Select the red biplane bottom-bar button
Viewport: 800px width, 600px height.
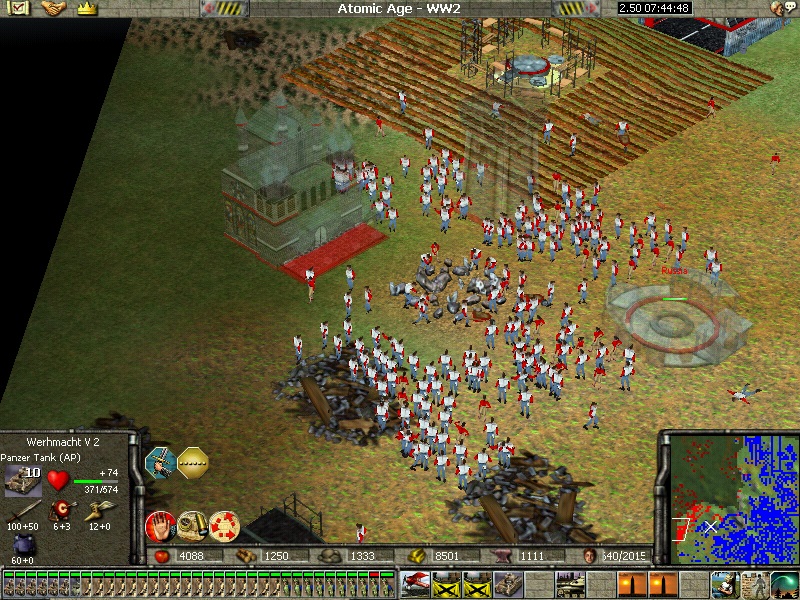[414, 583]
